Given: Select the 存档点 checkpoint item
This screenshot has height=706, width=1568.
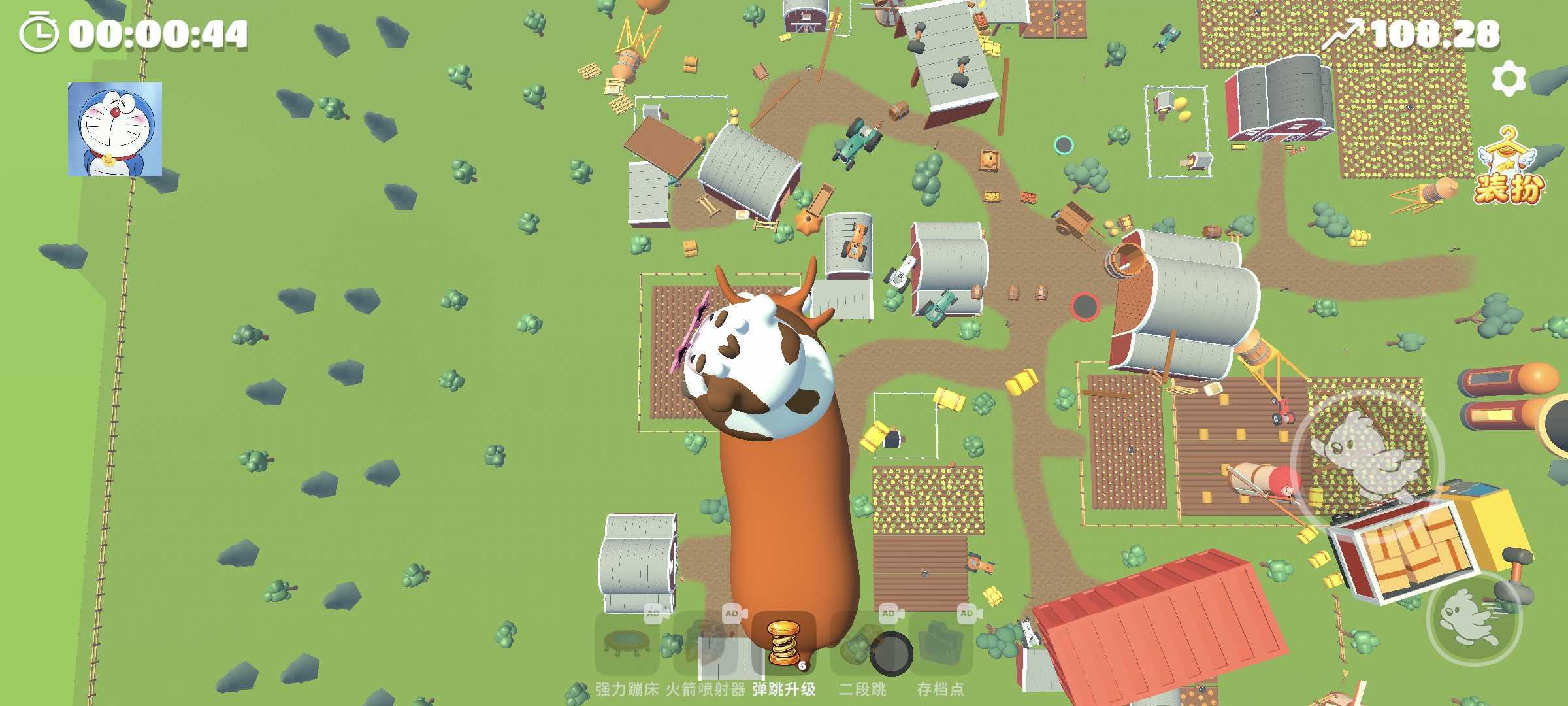Looking at the screenshot, I should 941,644.
